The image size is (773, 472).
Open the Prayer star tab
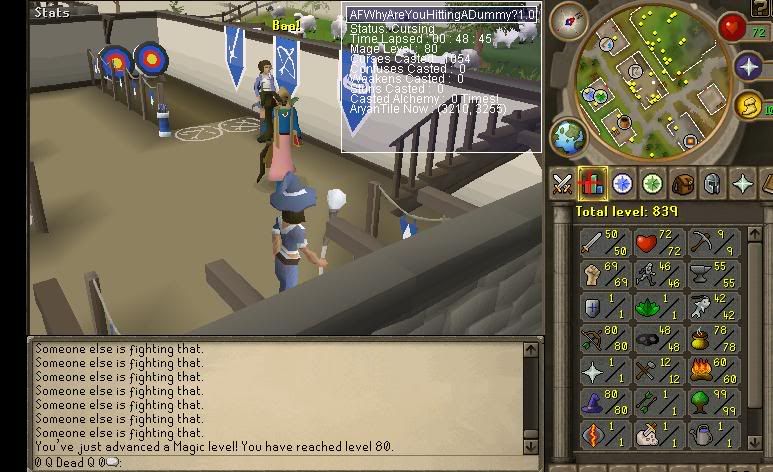[742, 184]
